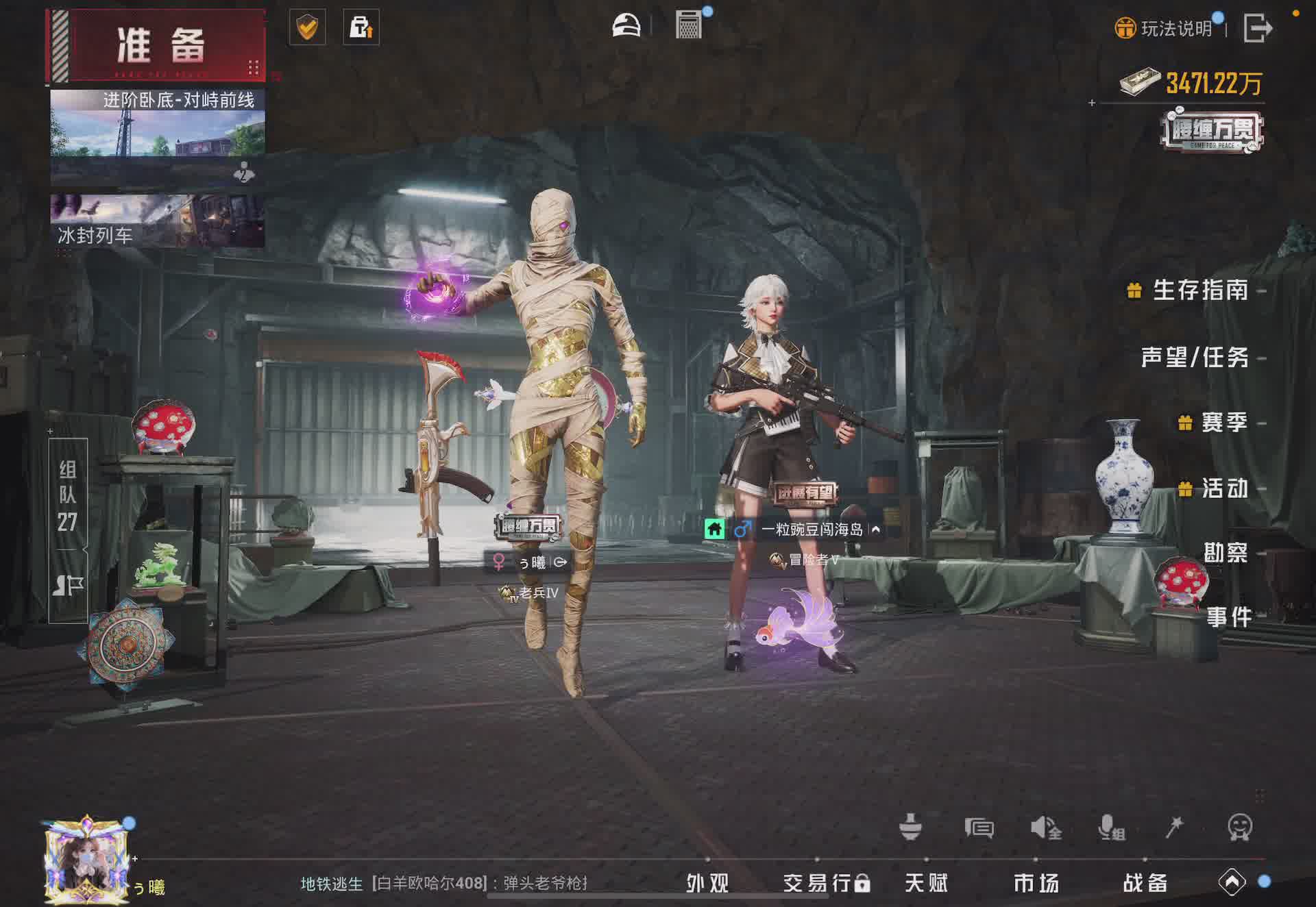Open the 事件 menu entry
1316x907 pixels.
coord(1229,617)
